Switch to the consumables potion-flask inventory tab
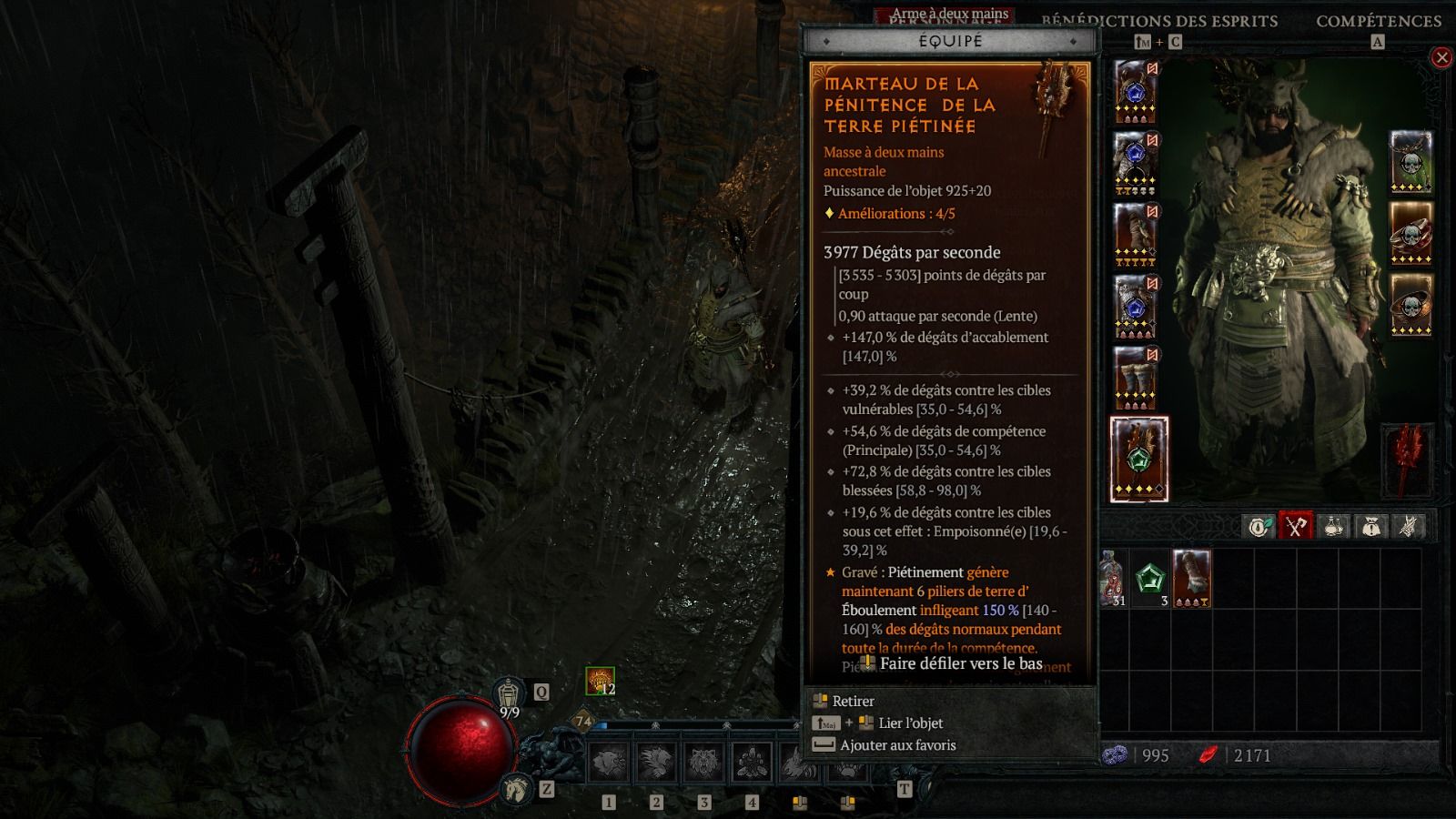This screenshot has width=1456, height=819. (1333, 526)
